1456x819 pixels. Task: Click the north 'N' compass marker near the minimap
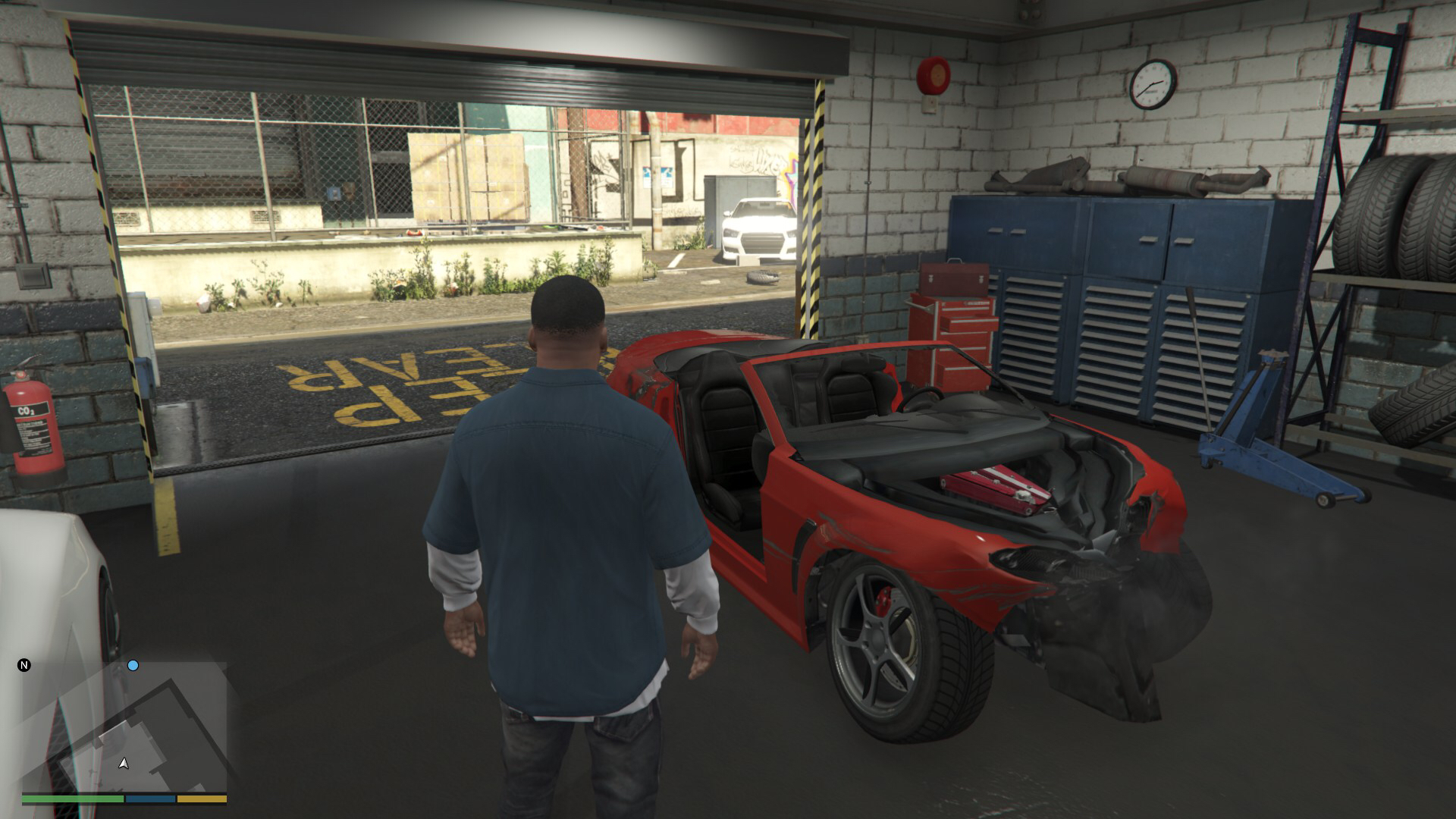click(24, 665)
